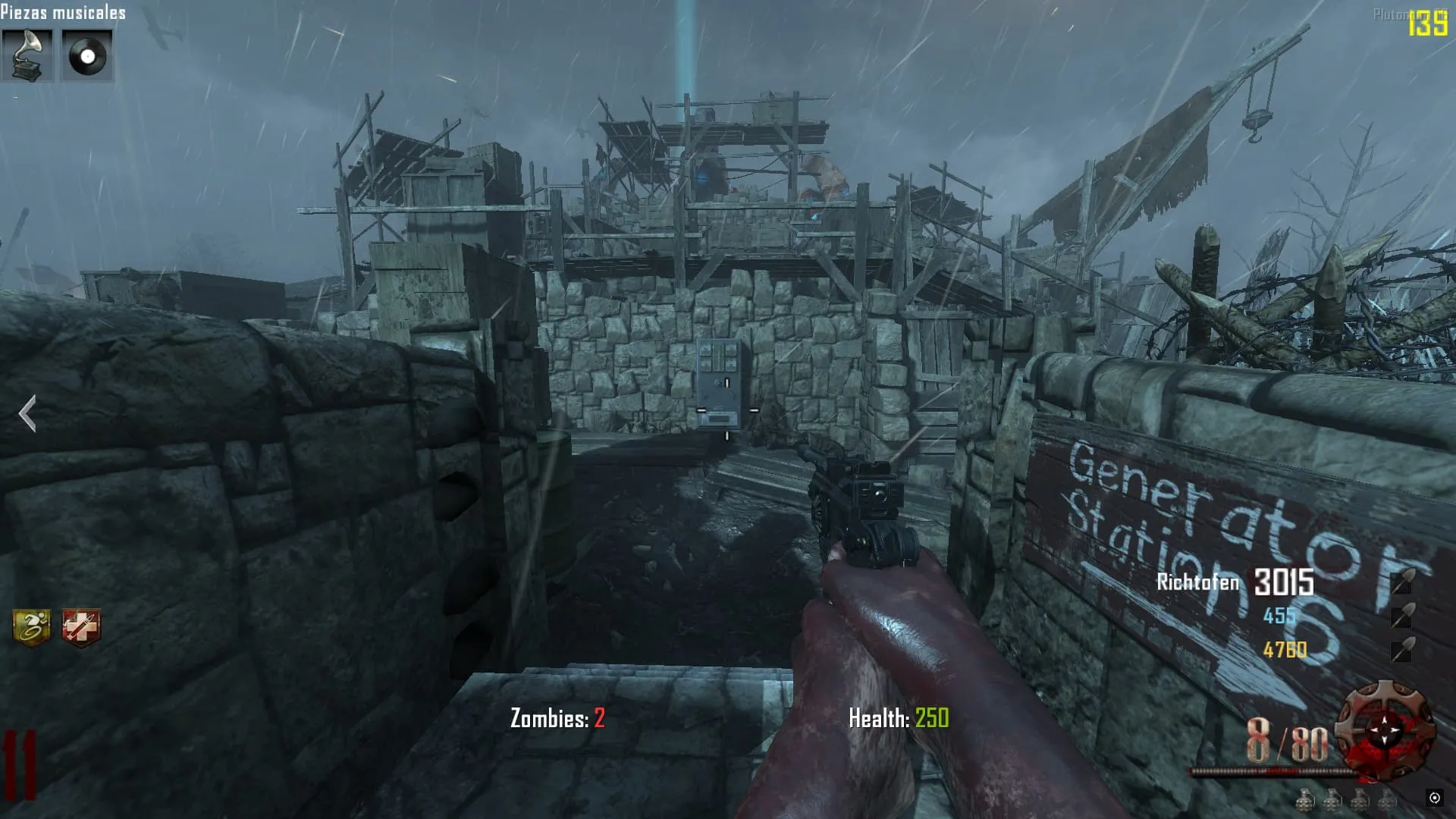Click the left arrow on the screen edge
The height and width of the screenshot is (819, 1456).
(27, 414)
